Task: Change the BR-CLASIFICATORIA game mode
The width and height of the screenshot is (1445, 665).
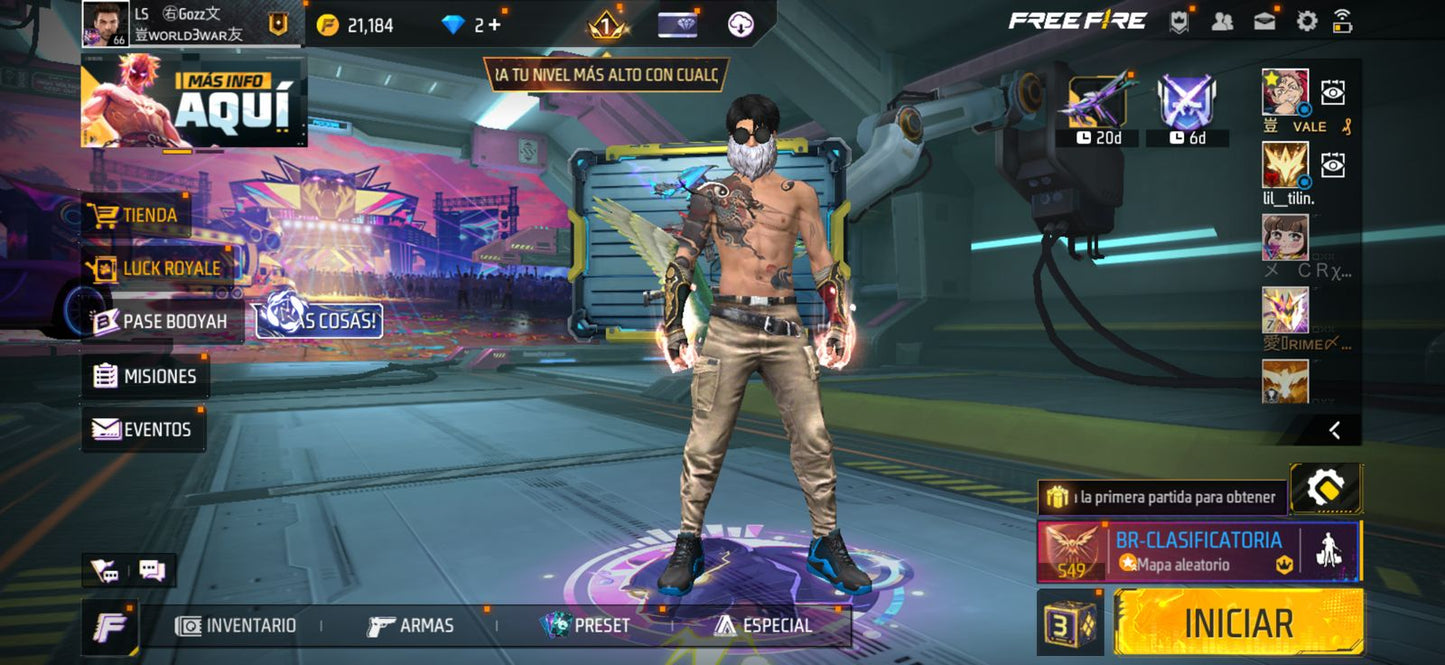Action: [1198, 551]
